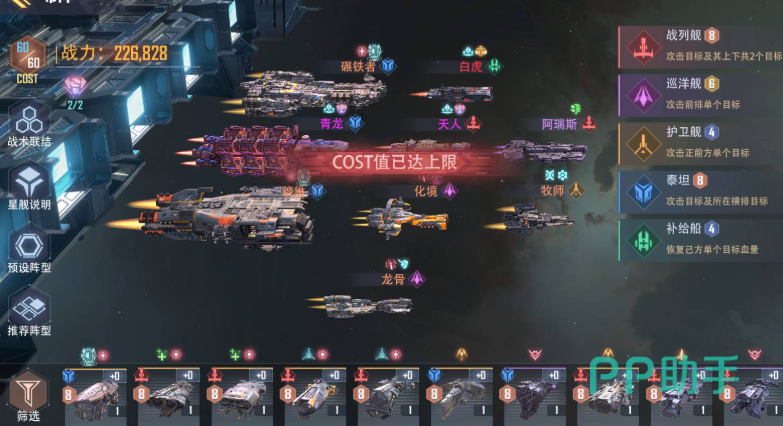Select the 白虎 ship in the formation
This screenshot has width=783, height=426.
(x=459, y=93)
